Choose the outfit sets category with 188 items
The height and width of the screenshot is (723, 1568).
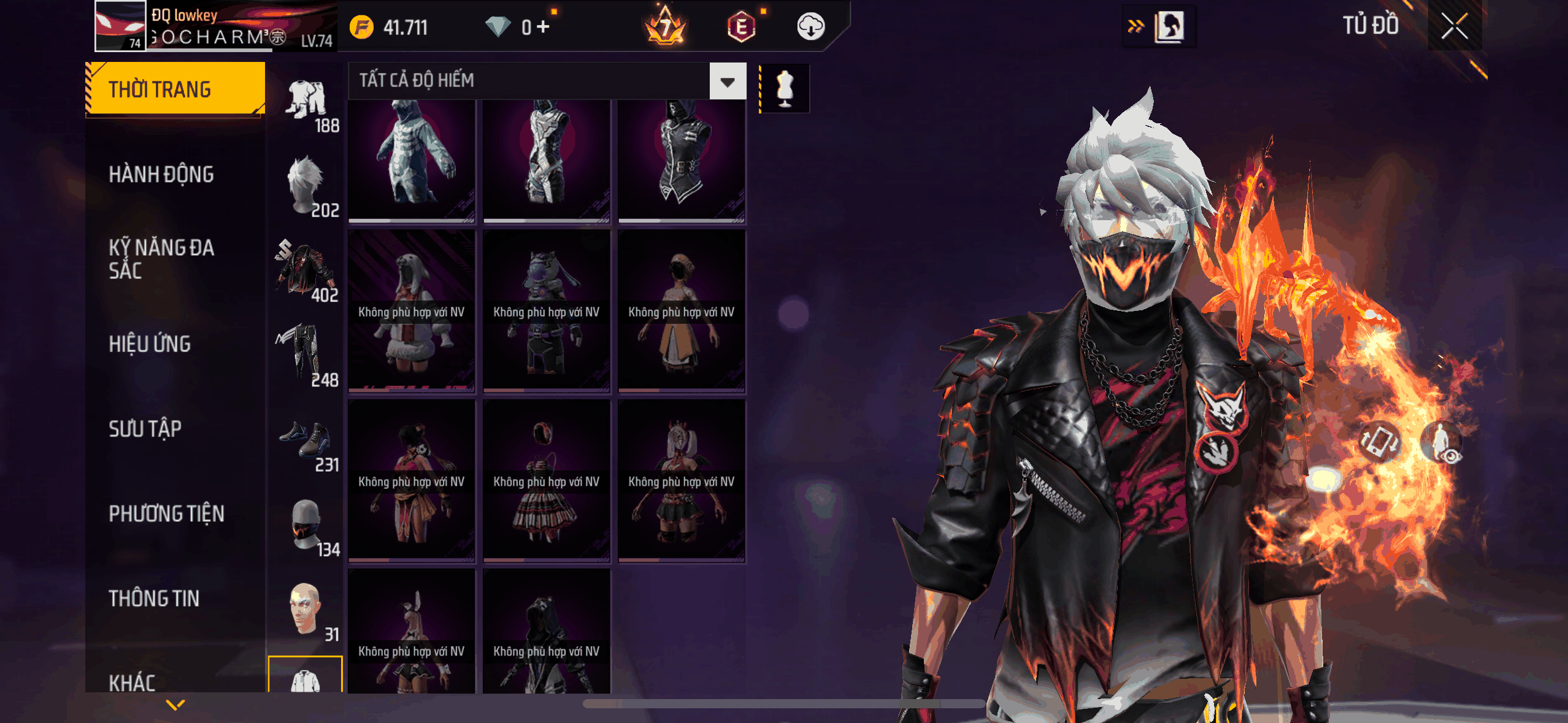click(x=306, y=105)
